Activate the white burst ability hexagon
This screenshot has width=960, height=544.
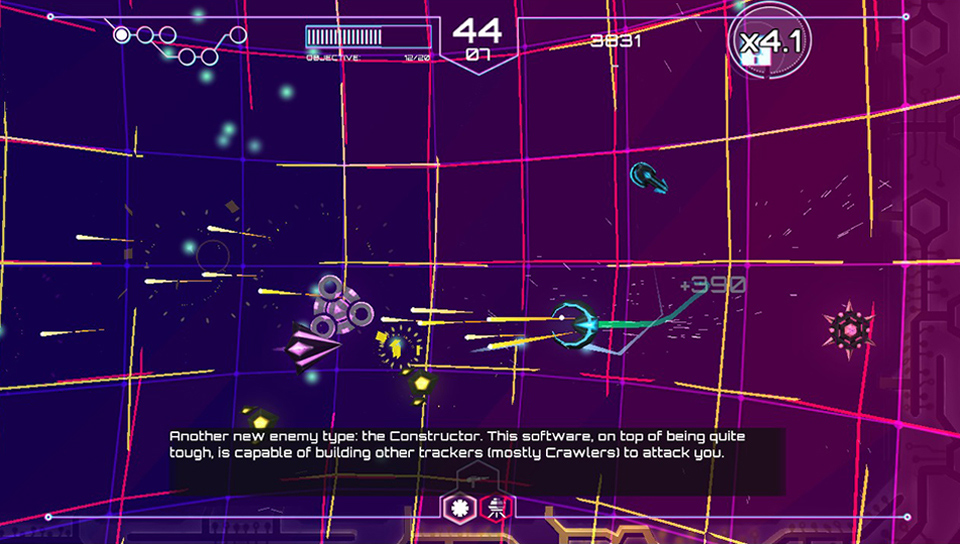(461, 508)
